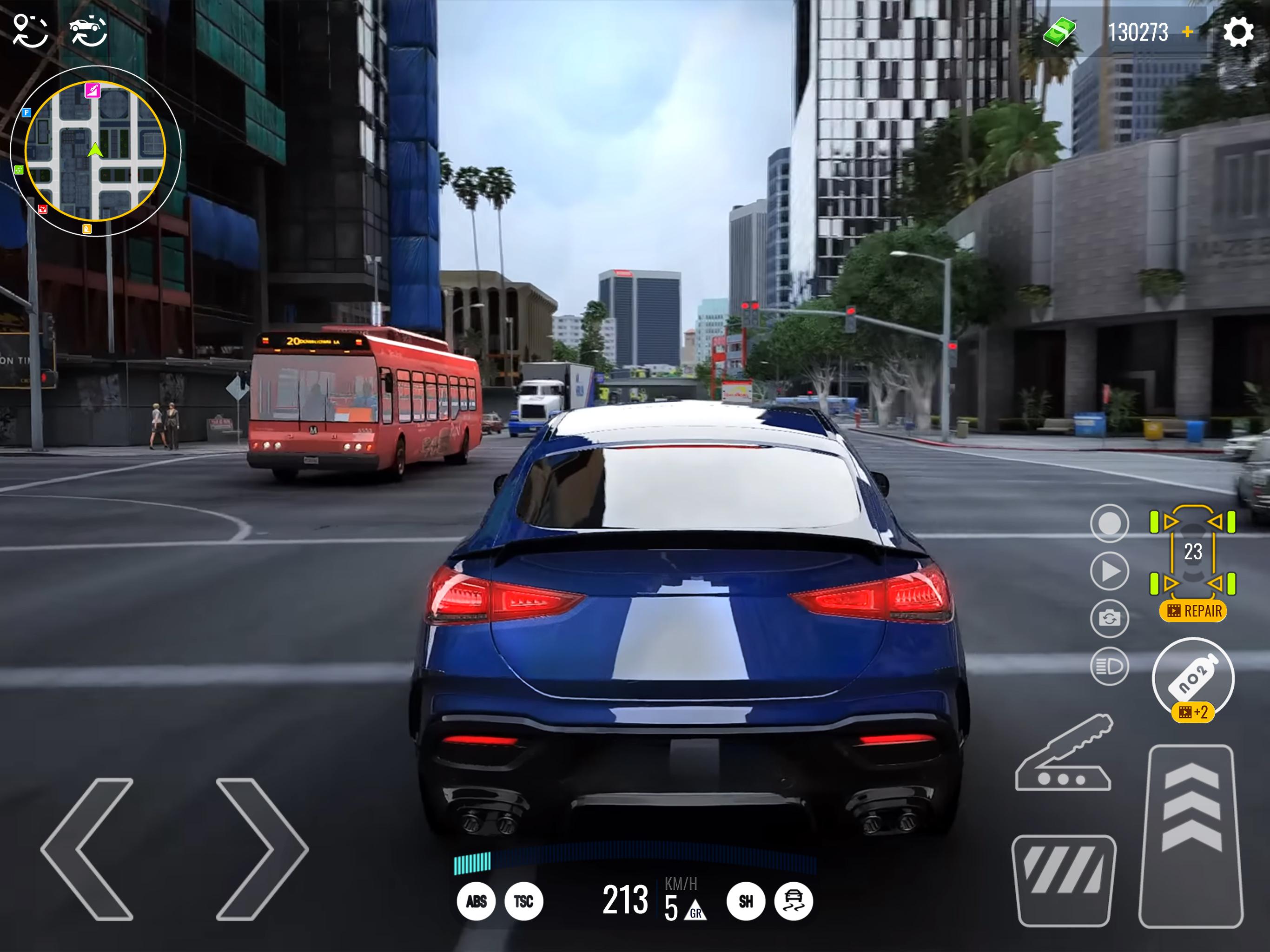The height and width of the screenshot is (952, 1270).
Task: Apply the brake pedal
Action: 1064,879
